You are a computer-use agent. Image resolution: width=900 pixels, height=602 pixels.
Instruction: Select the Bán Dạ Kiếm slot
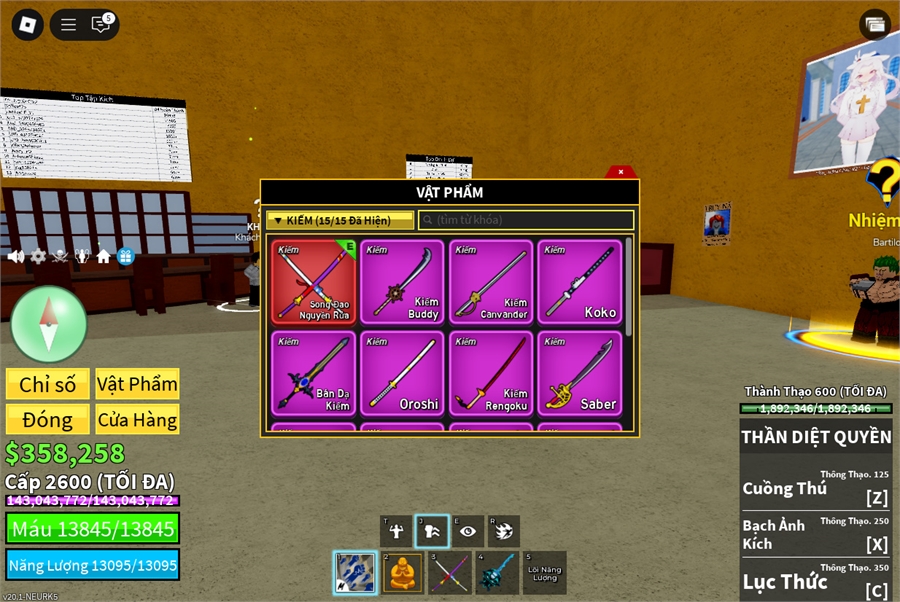click(314, 373)
